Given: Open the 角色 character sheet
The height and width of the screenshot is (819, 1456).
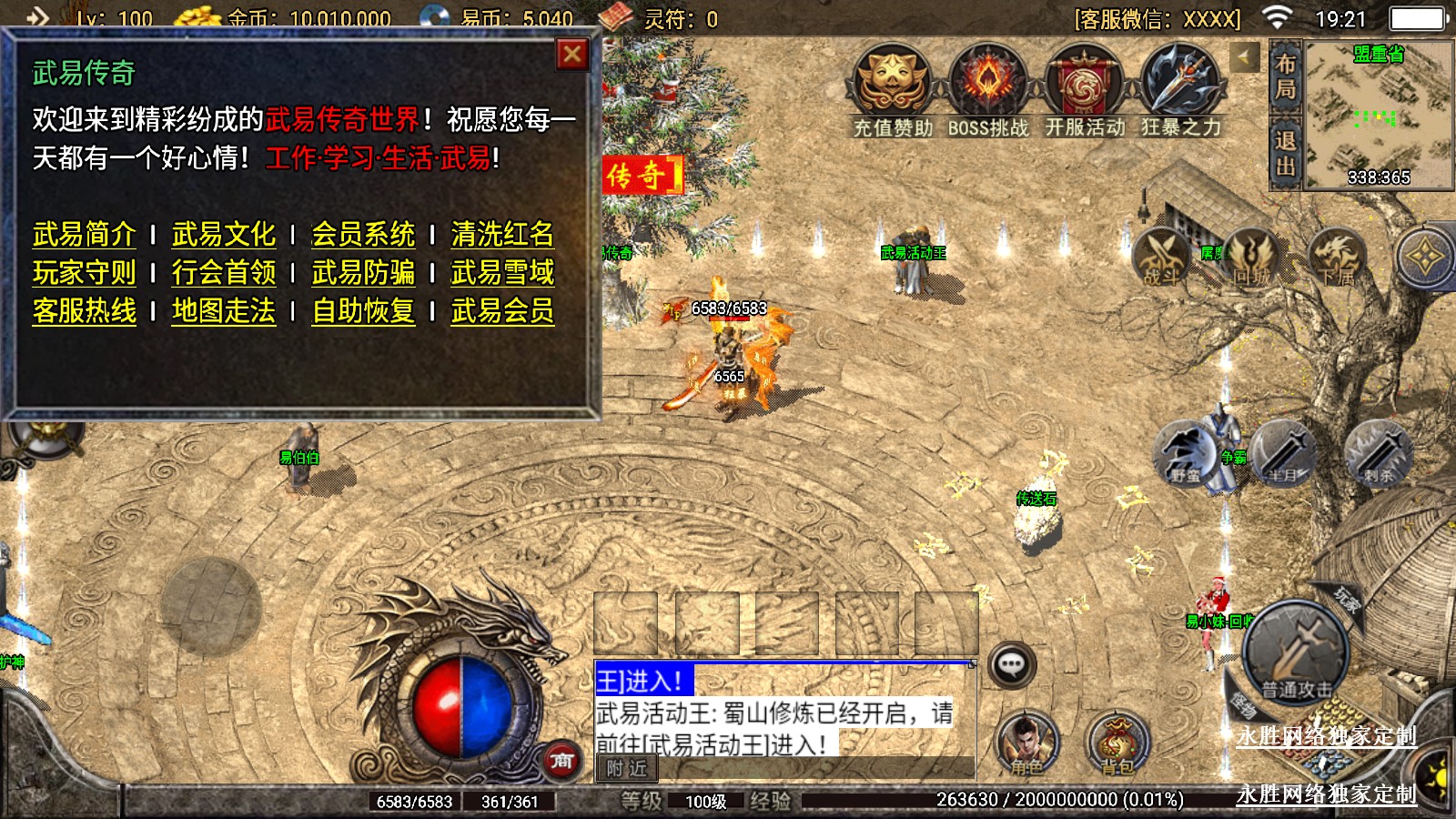Looking at the screenshot, I should [x=1026, y=742].
